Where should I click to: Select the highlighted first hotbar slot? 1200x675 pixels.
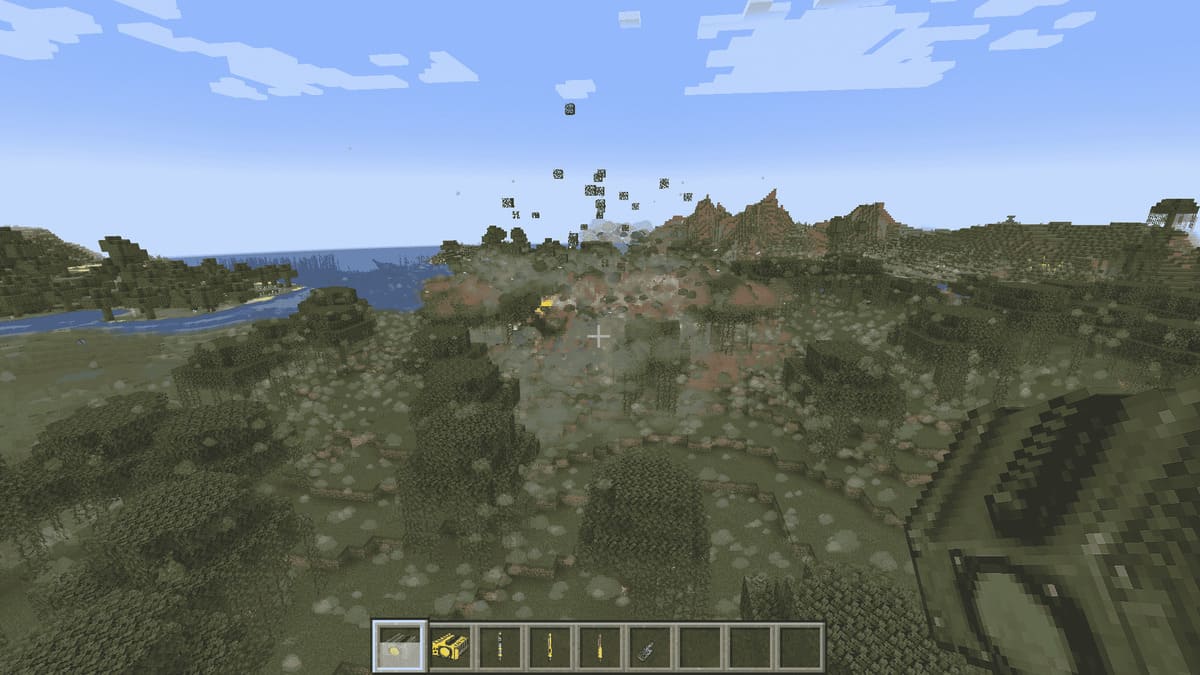pos(400,646)
